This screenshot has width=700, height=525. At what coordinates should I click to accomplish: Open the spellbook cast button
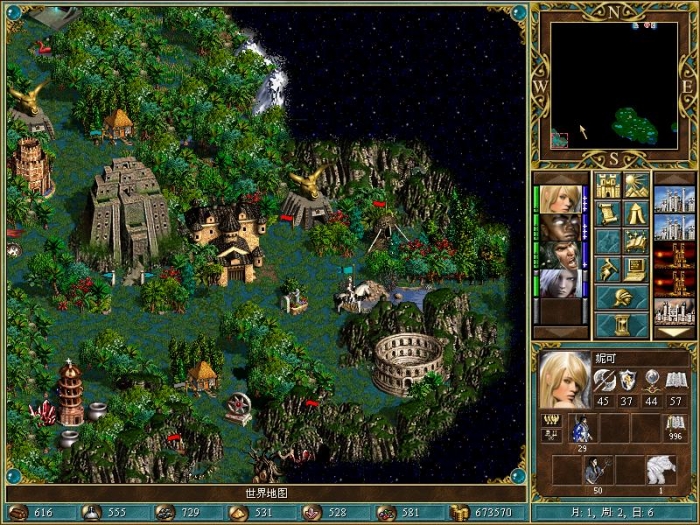tap(636, 241)
